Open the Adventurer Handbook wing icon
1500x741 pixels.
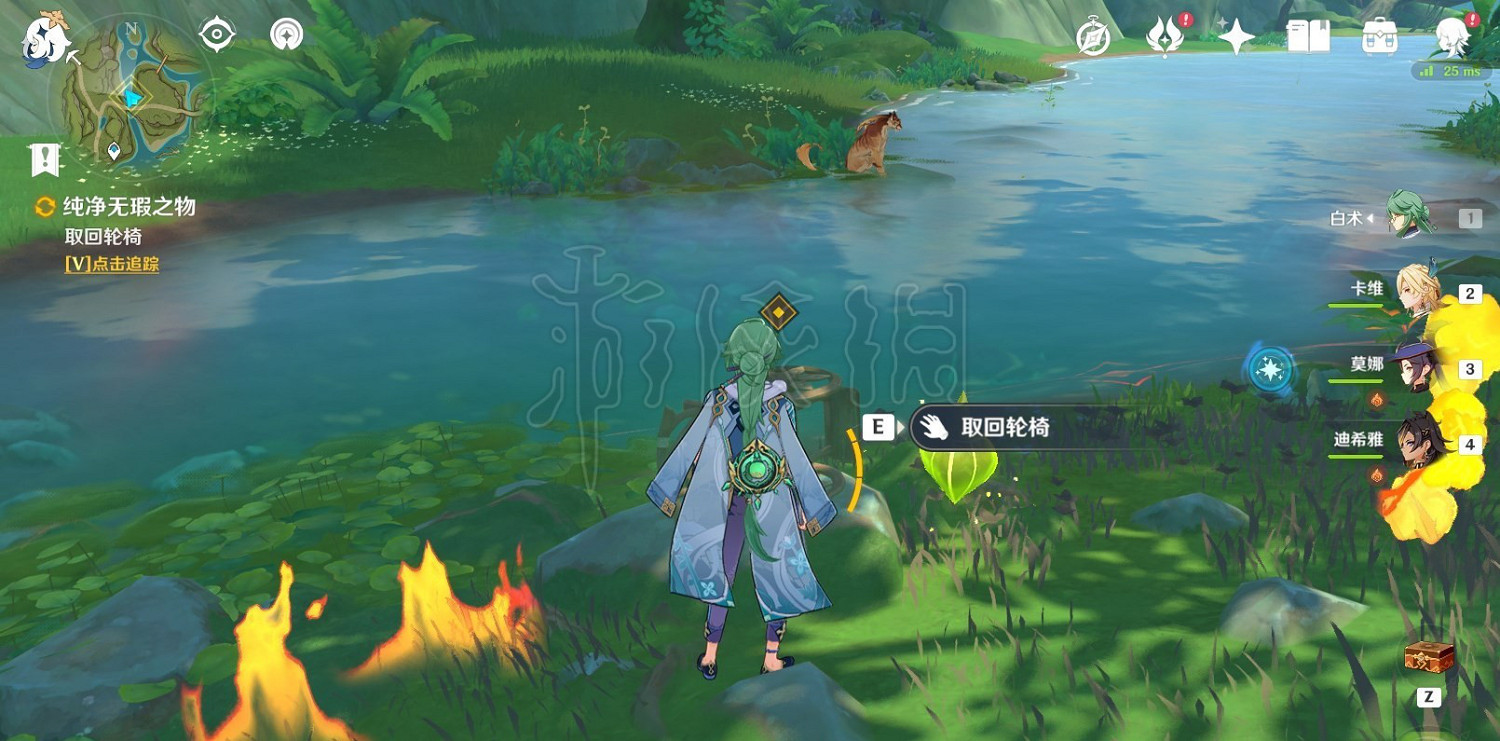(x=1166, y=37)
